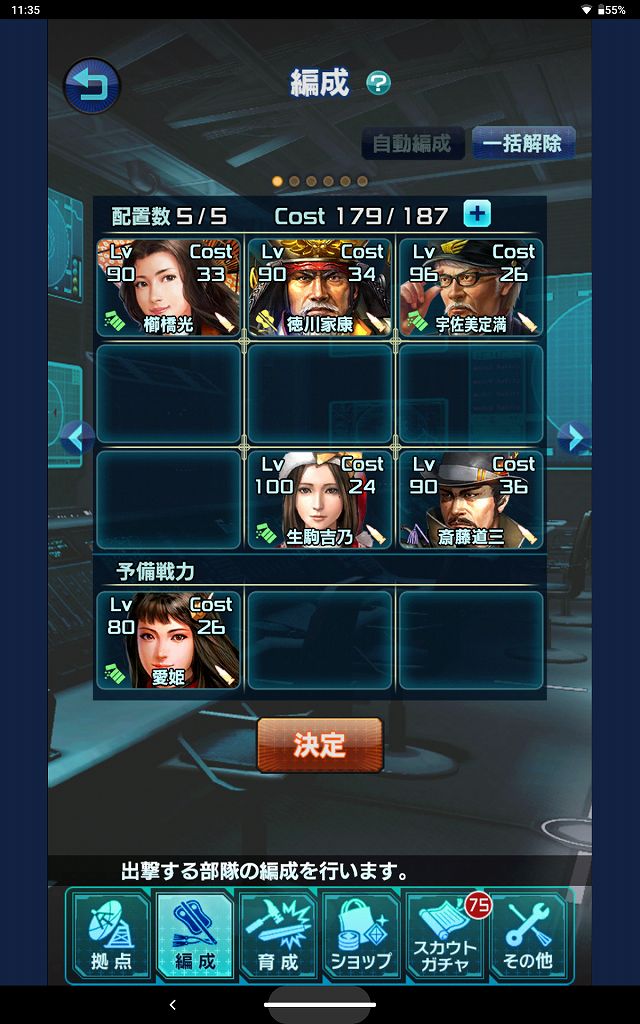Screen dimensions: 640x1024
Task: Increase cost limit with the plus button
Action: click(477, 214)
